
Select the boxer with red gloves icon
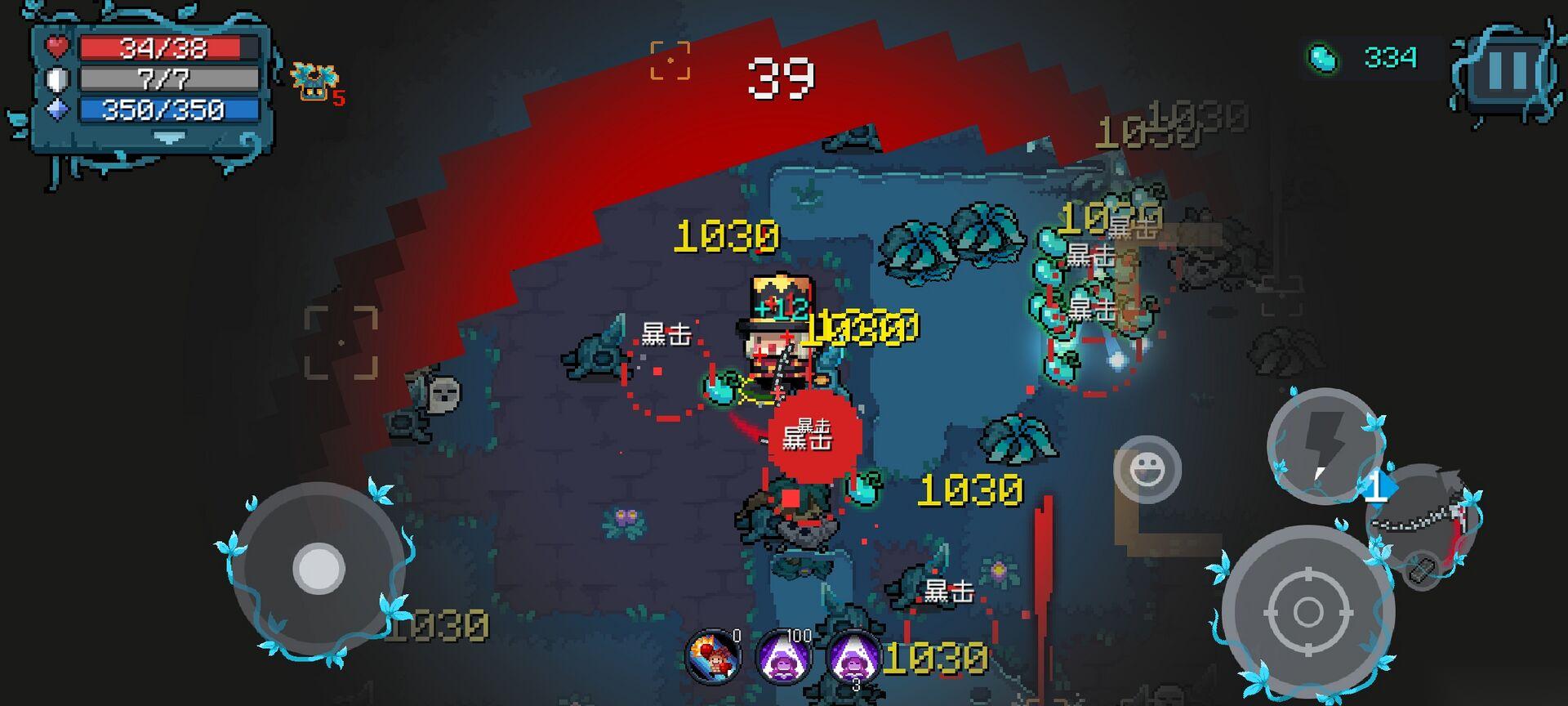(x=713, y=657)
